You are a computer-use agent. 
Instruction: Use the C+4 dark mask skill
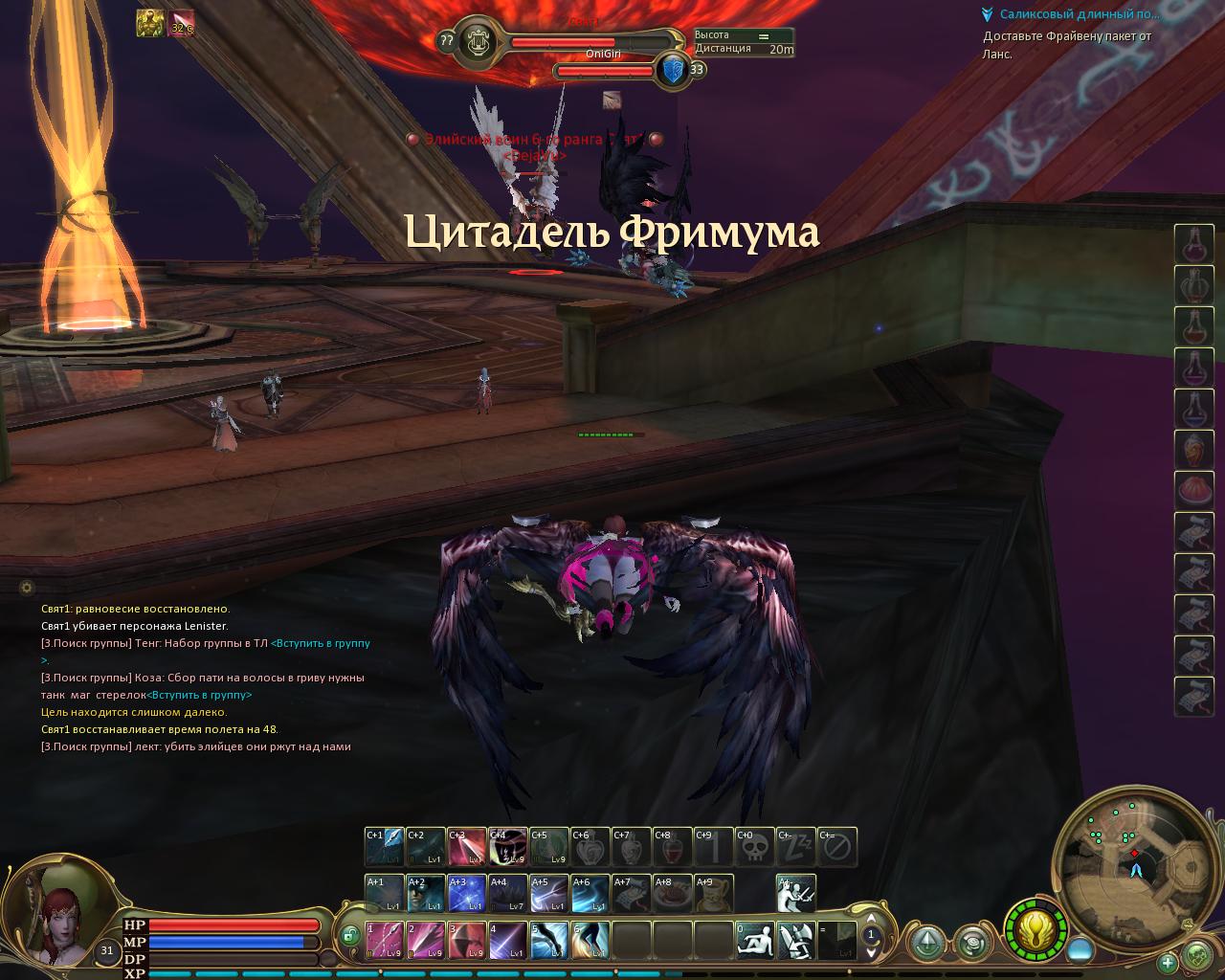coord(508,847)
